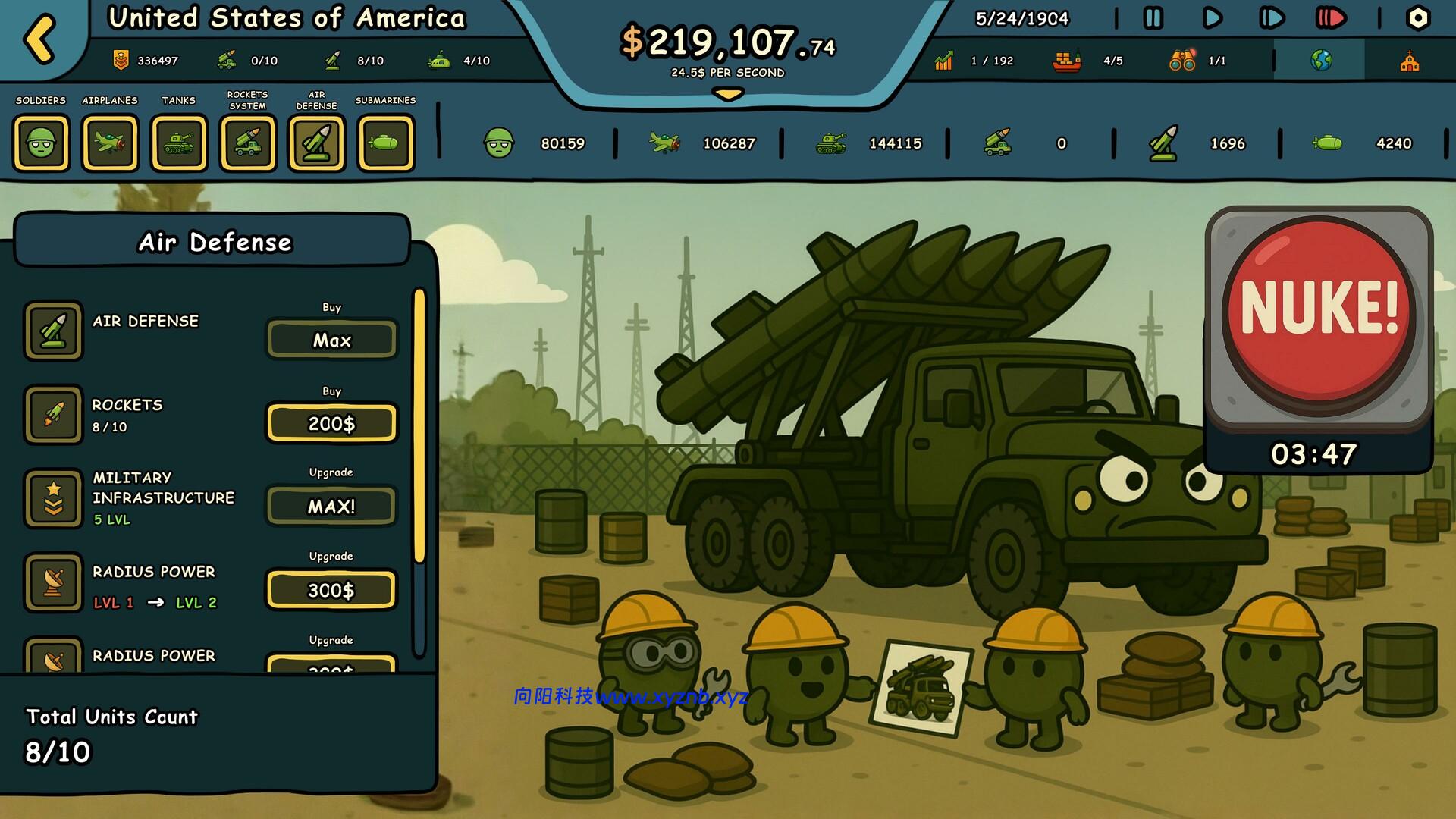Expand the yellow arrow under income

tap(728, 95)
